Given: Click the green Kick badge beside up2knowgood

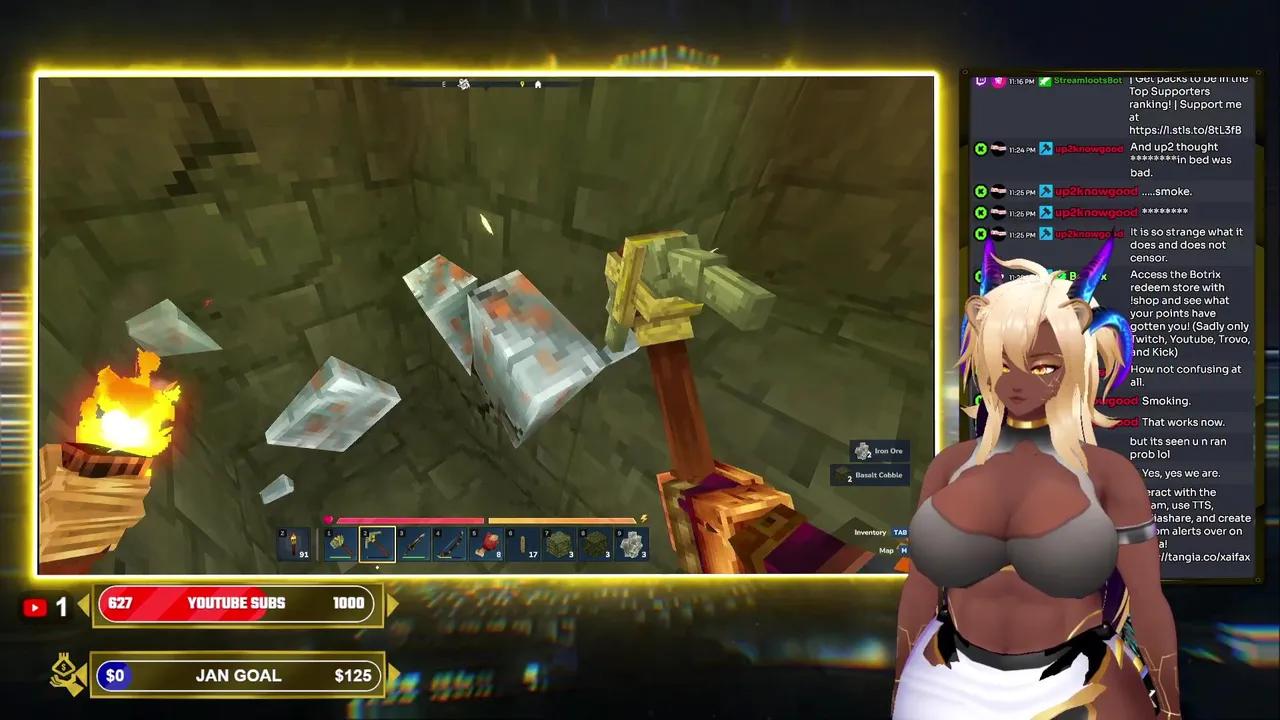Looking at the screenshot, I should [981, 148].
